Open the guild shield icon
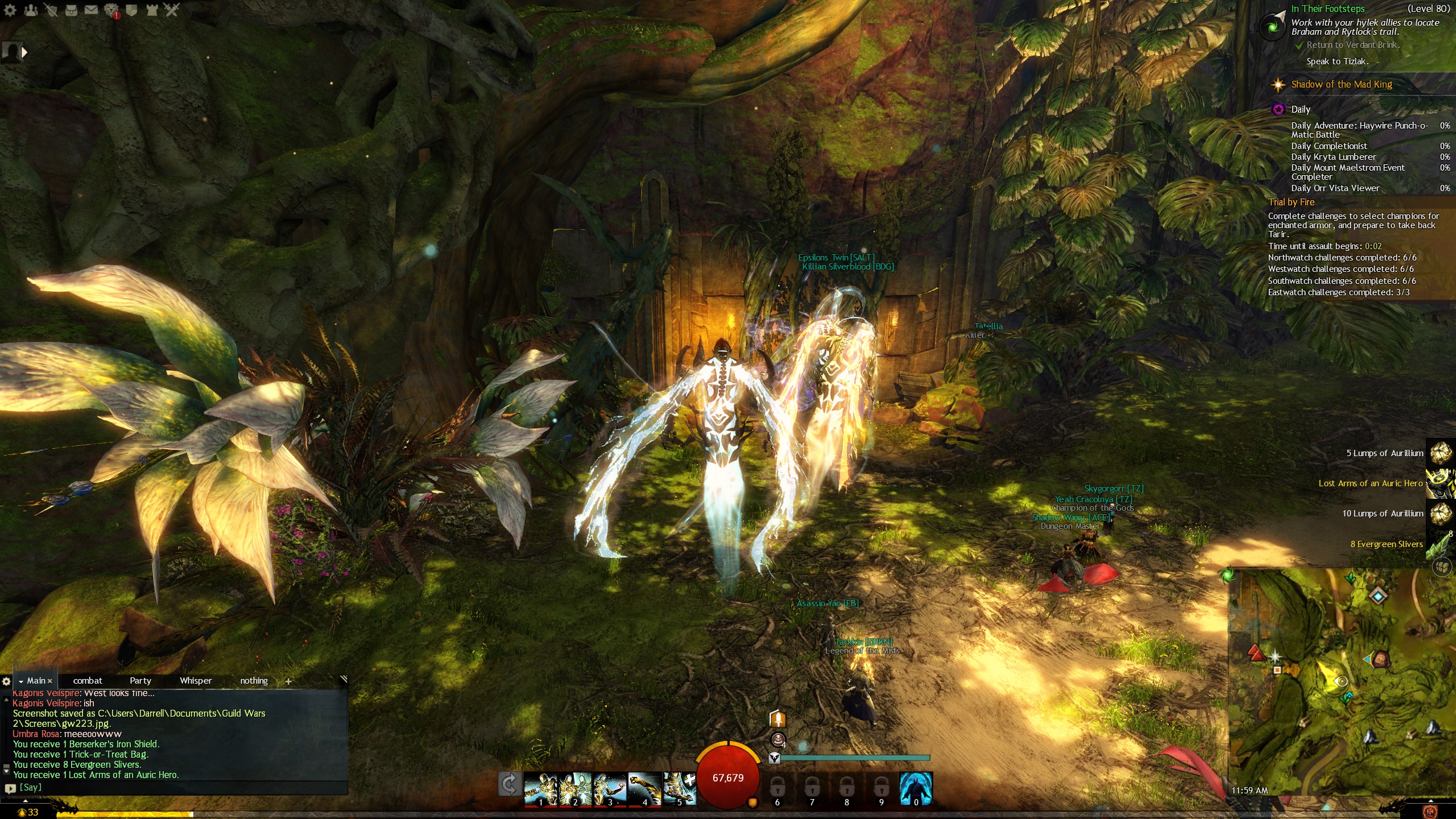Image resolution: width=1456 pixels, height=819 pixels. click(x=131, y=10)
